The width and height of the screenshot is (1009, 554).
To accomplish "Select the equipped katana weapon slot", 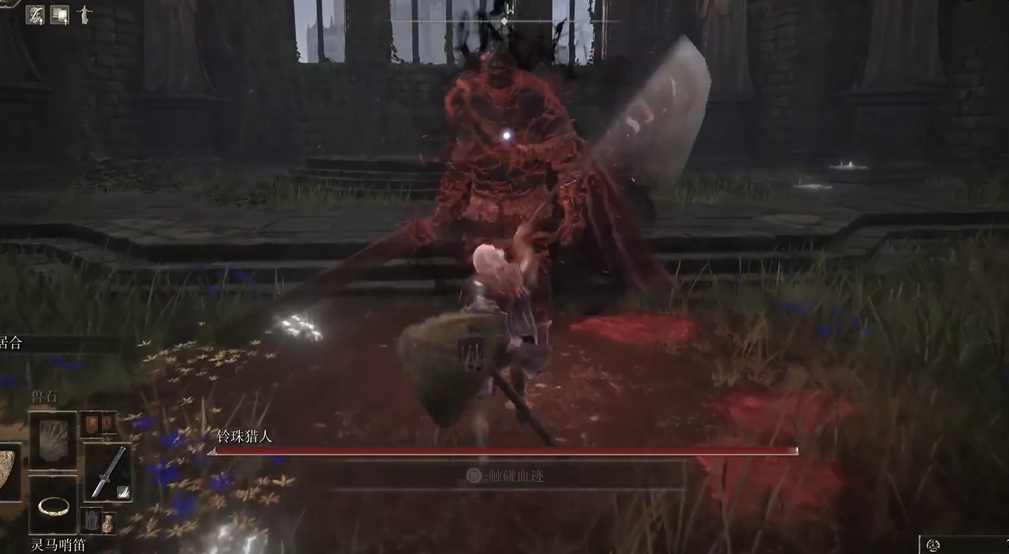I will coord(106,471).
